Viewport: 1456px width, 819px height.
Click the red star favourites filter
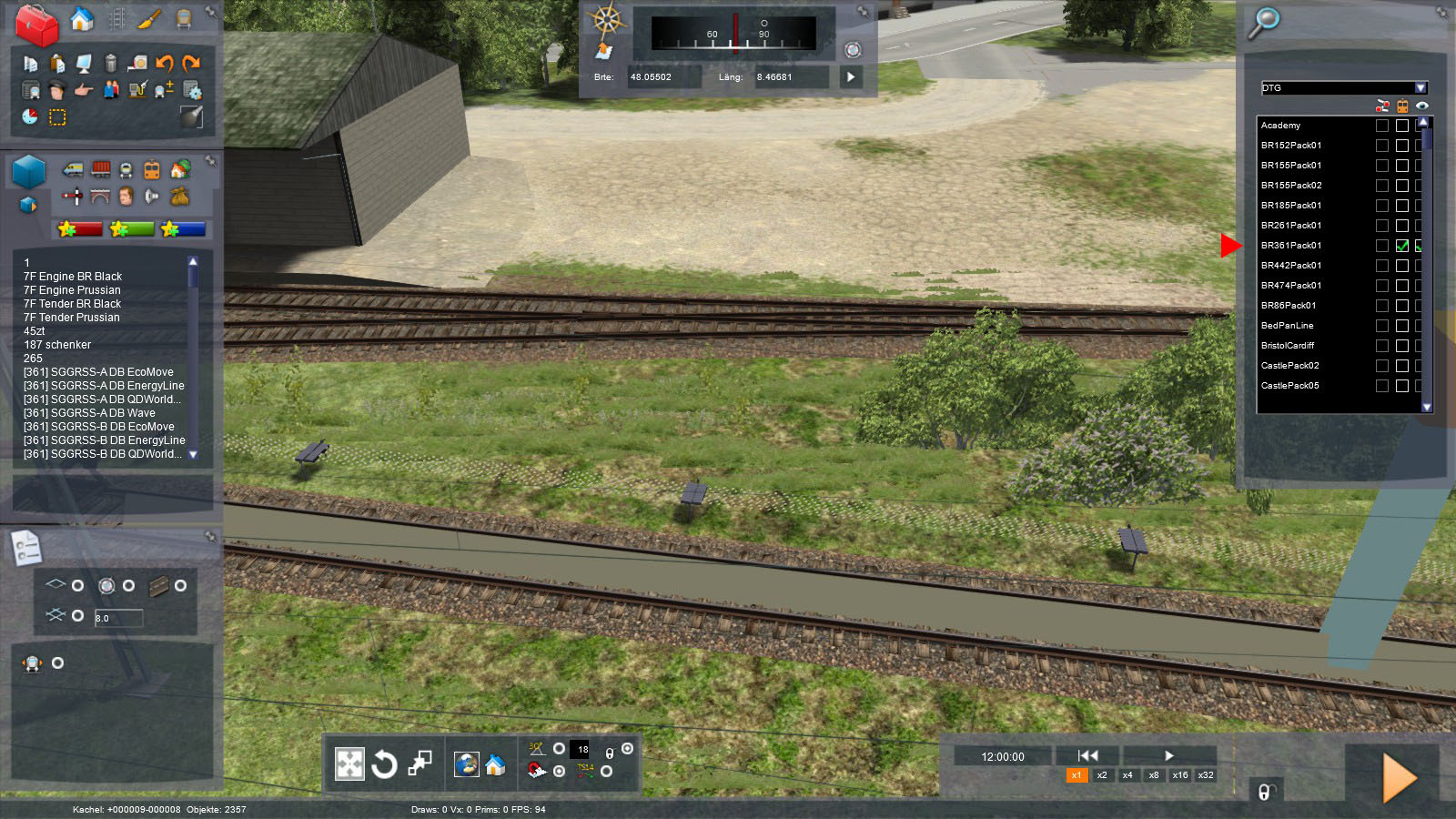click(x=80, y=229)
